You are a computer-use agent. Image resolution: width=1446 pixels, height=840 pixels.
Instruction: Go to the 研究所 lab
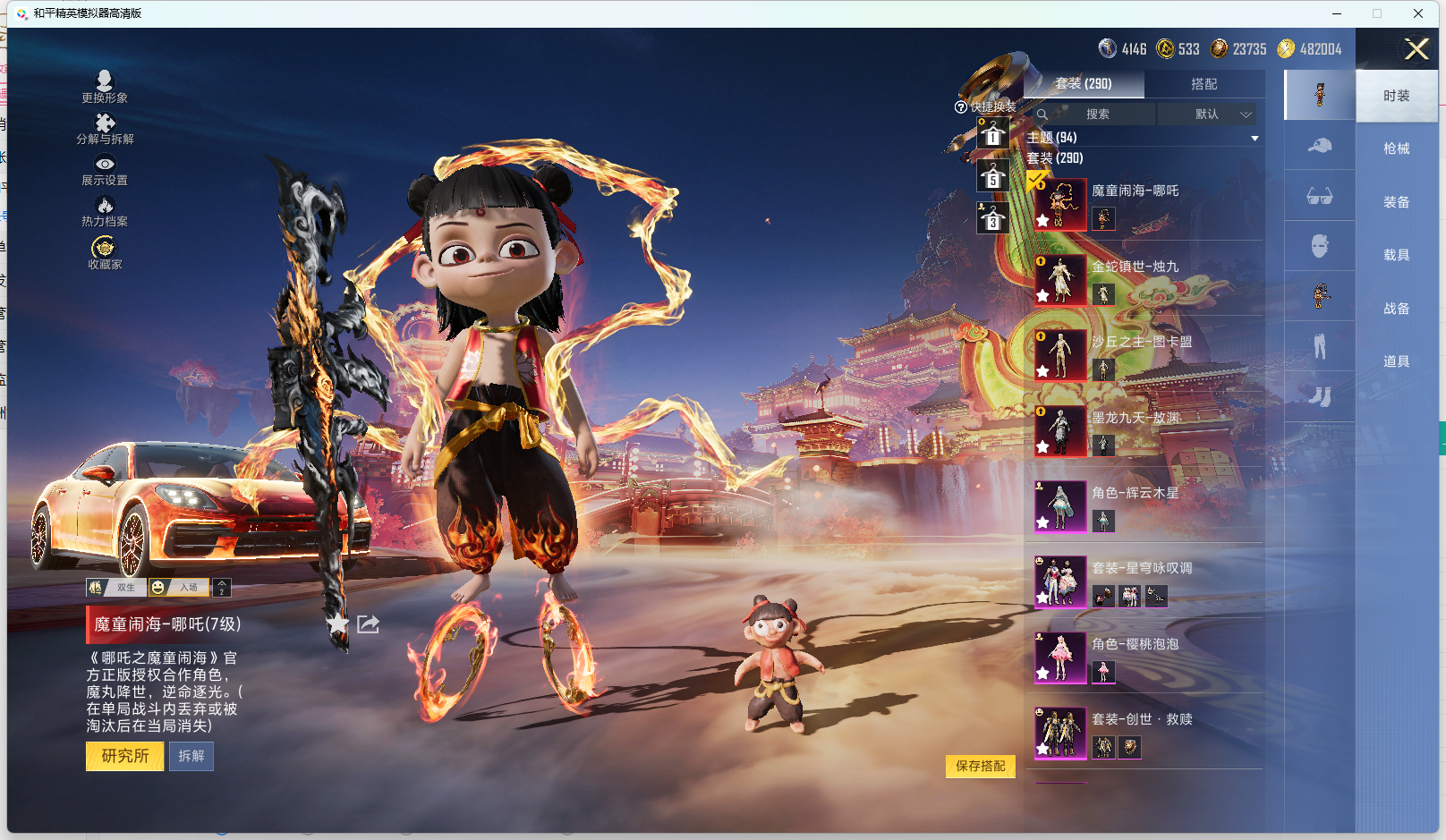click(x=124, y=756)
